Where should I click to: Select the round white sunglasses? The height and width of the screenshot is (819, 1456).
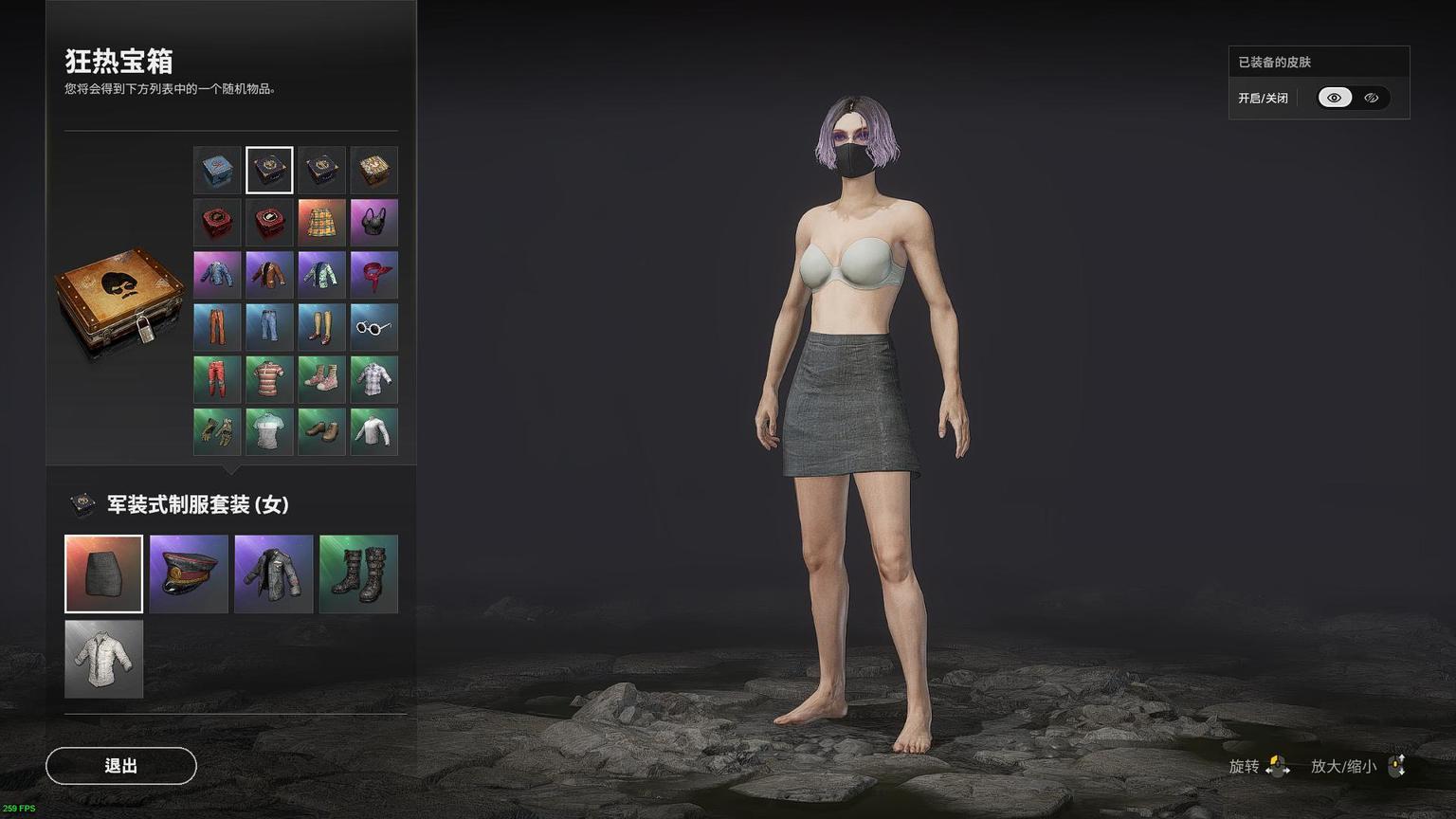373,327
